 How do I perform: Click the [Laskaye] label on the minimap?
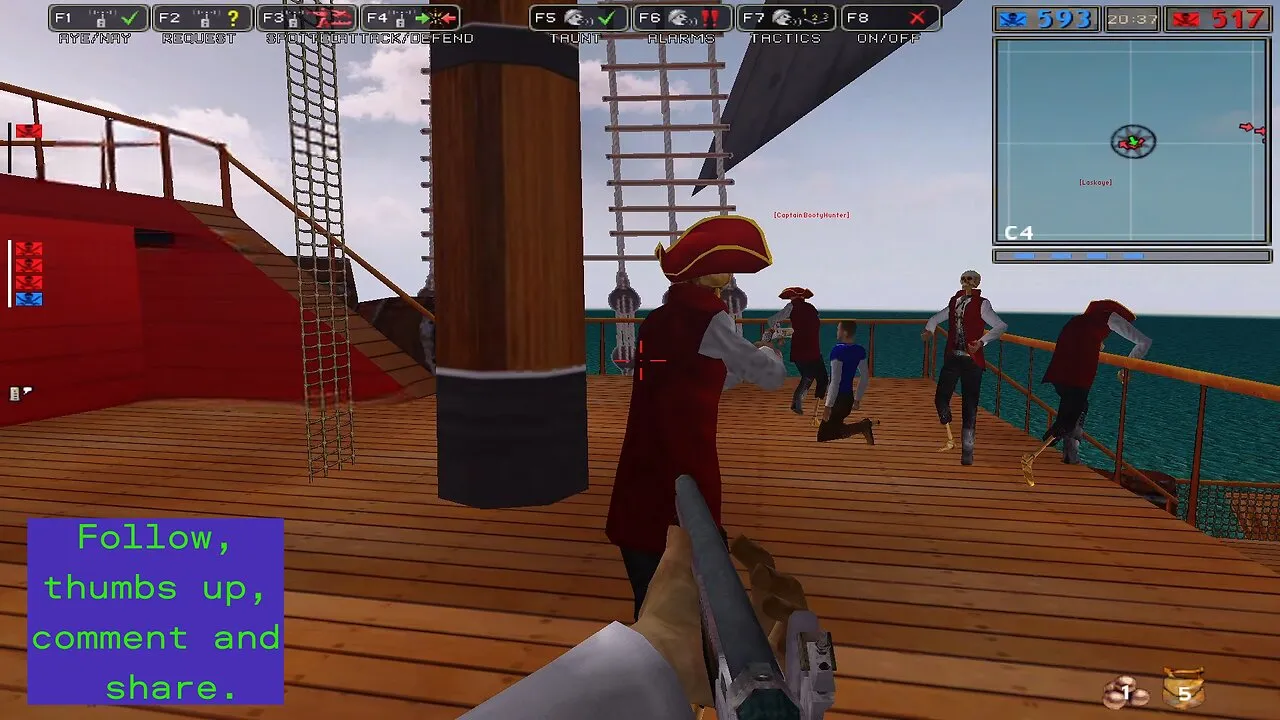[x=1096, y=182]
